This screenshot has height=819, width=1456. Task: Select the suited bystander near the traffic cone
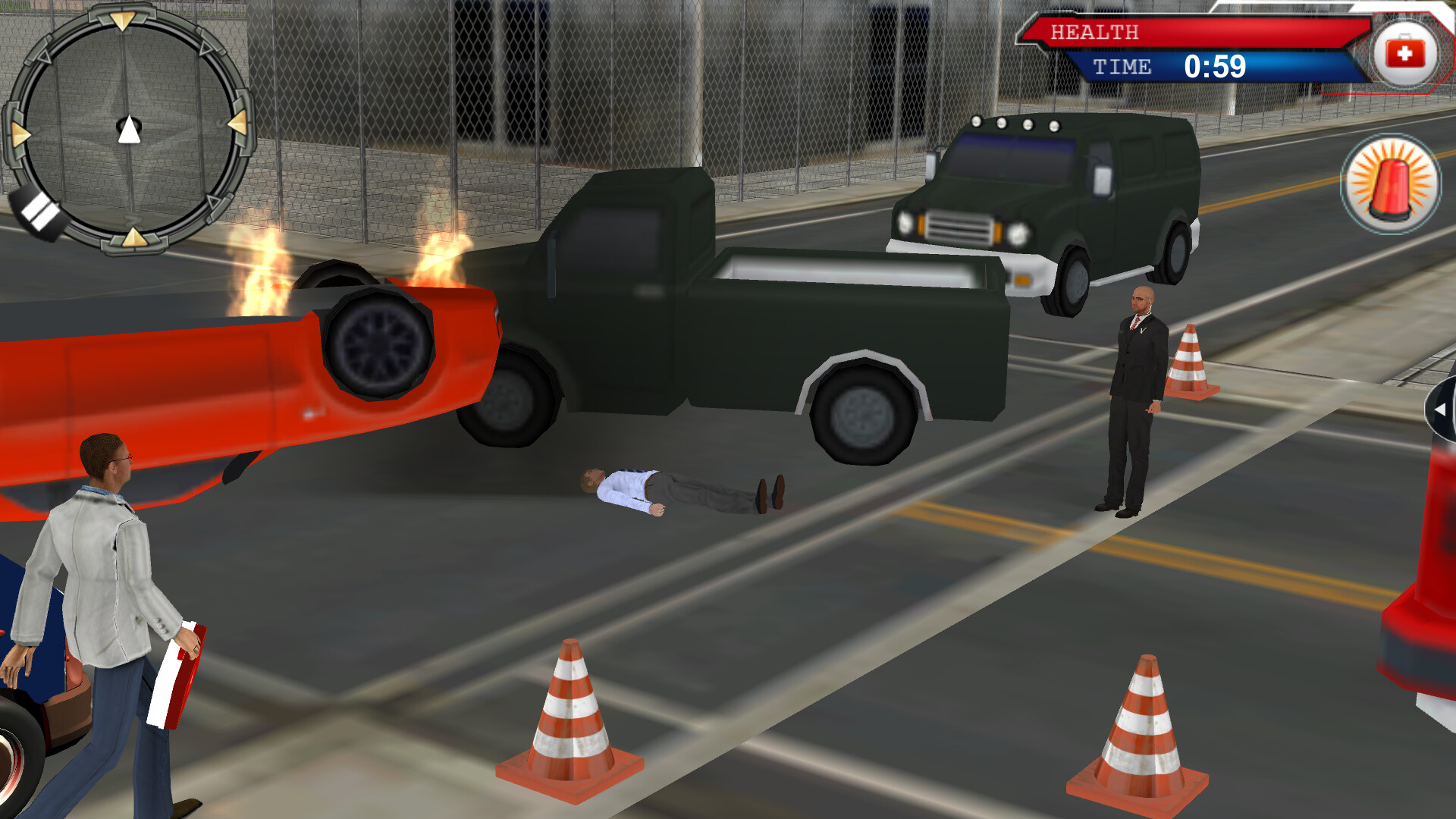click(x=1137, y=394)
